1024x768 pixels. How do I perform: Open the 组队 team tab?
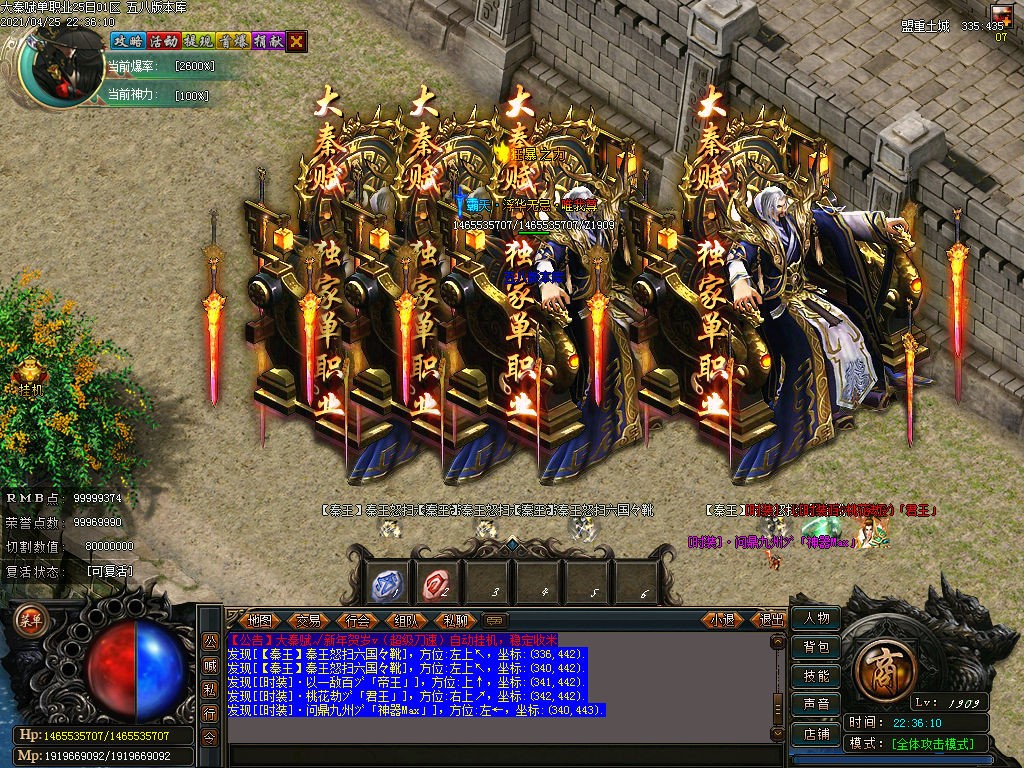point(406,620)
